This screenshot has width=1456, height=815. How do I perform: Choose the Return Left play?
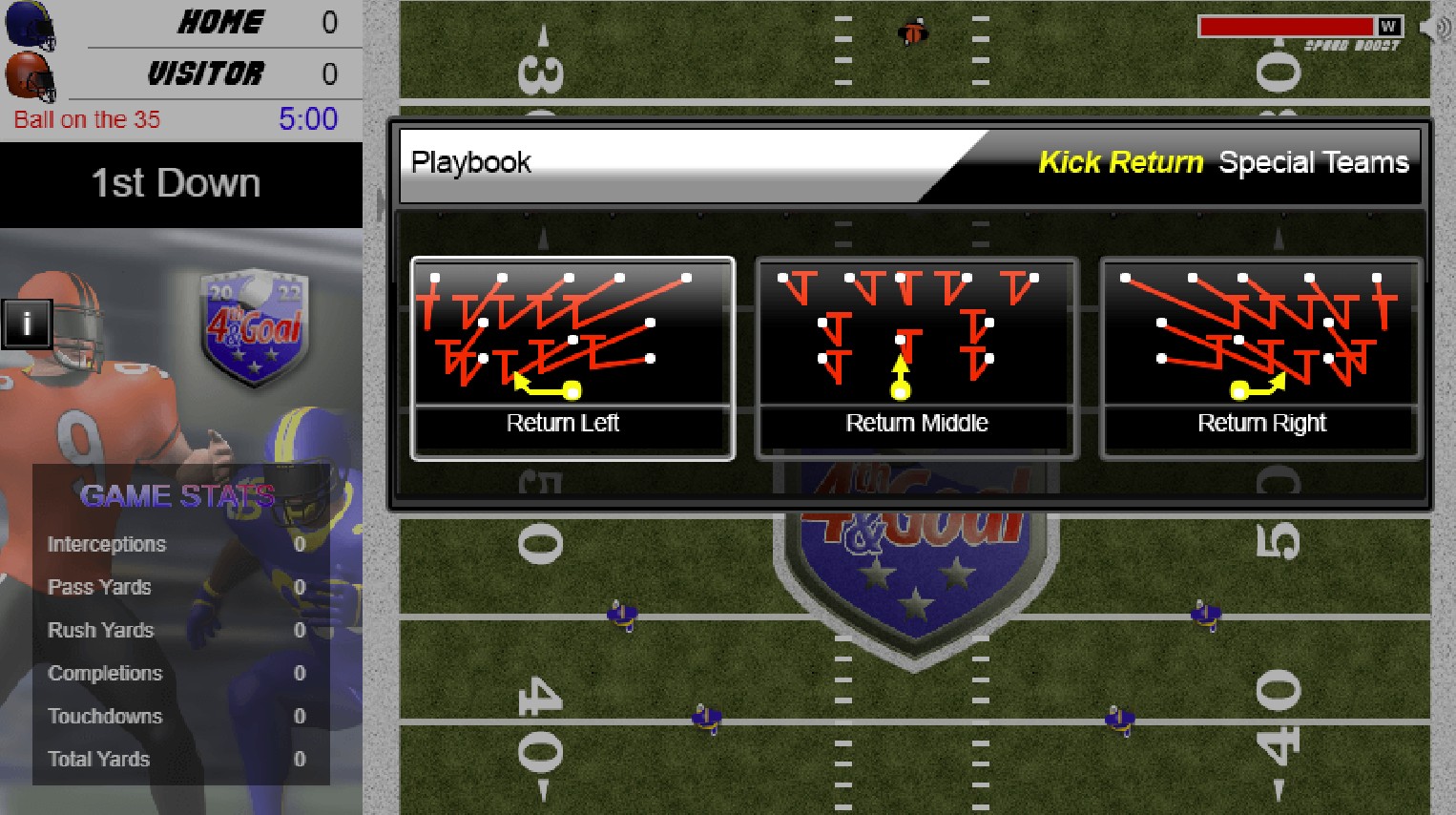click(x=572, y=358)
